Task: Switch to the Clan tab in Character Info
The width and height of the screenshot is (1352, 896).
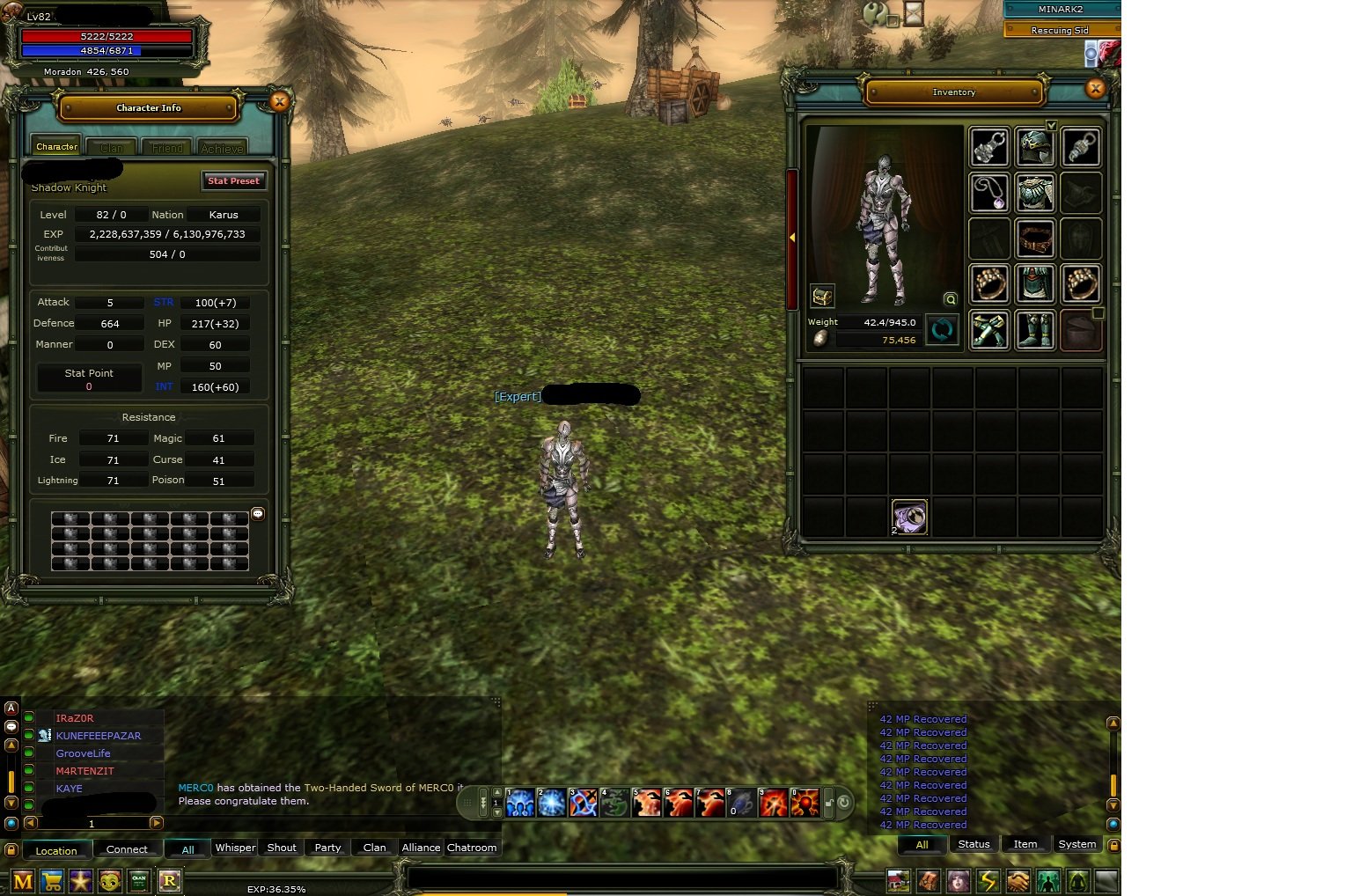Action: (x=111, y=146)
